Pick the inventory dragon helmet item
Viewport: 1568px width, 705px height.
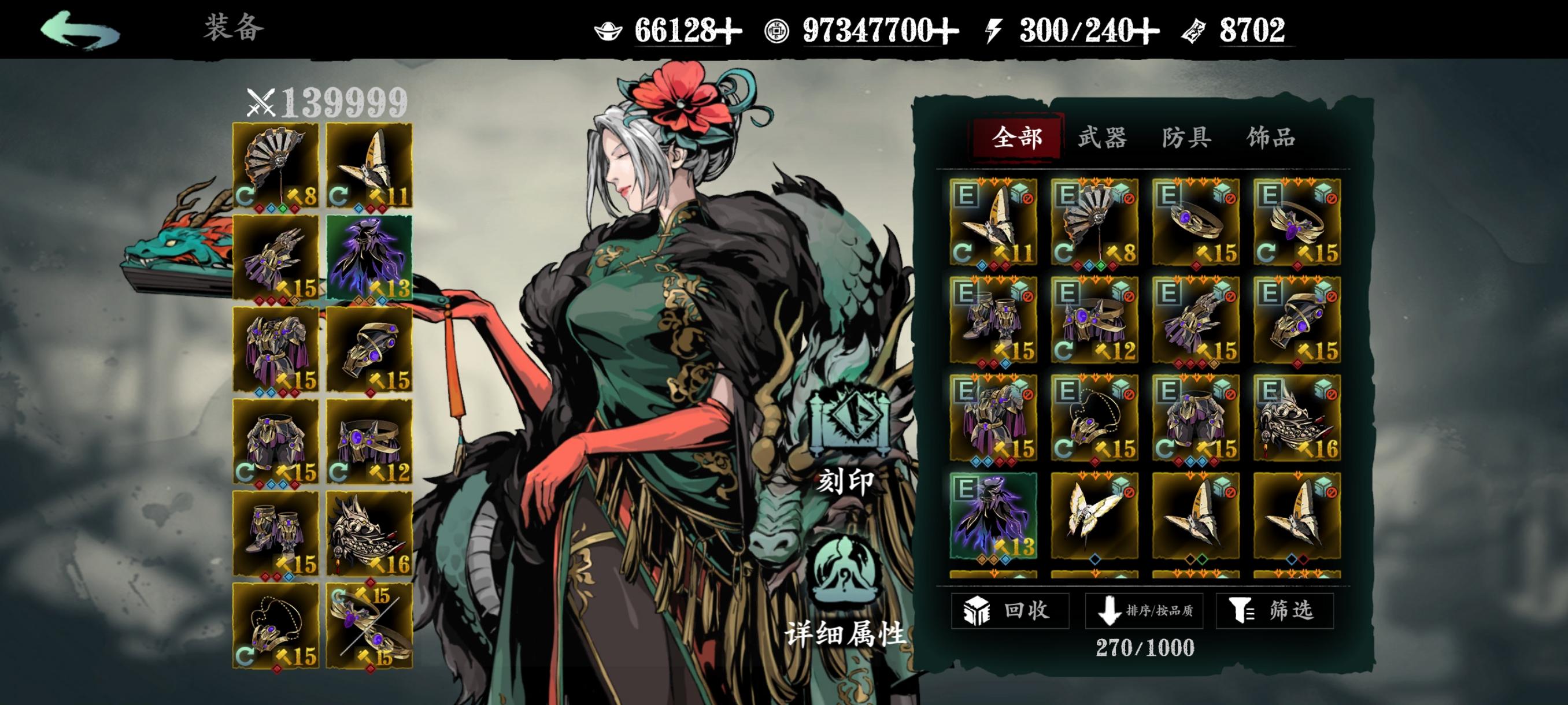(x=1297, y=418)
